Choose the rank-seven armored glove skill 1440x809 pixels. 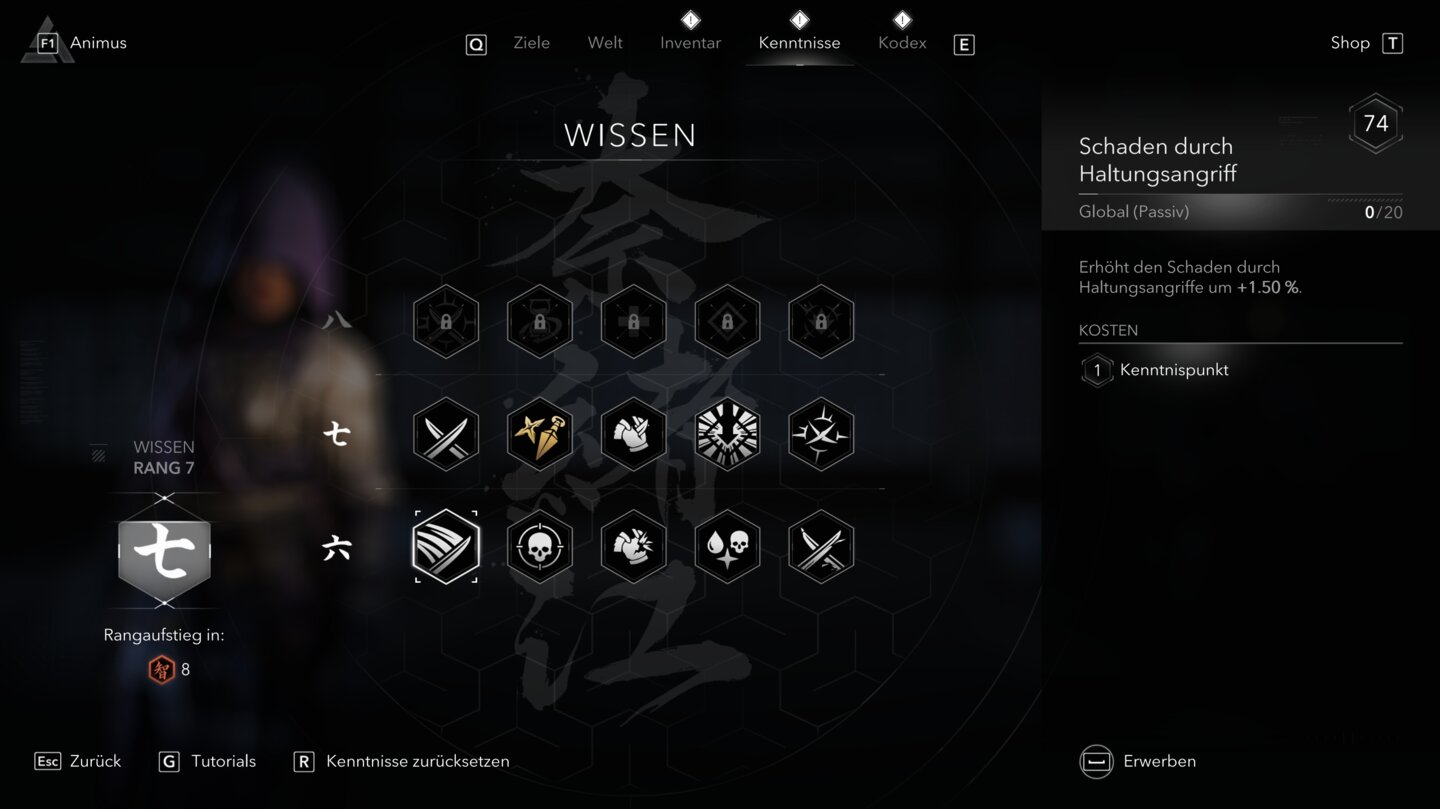click(633, 434)
